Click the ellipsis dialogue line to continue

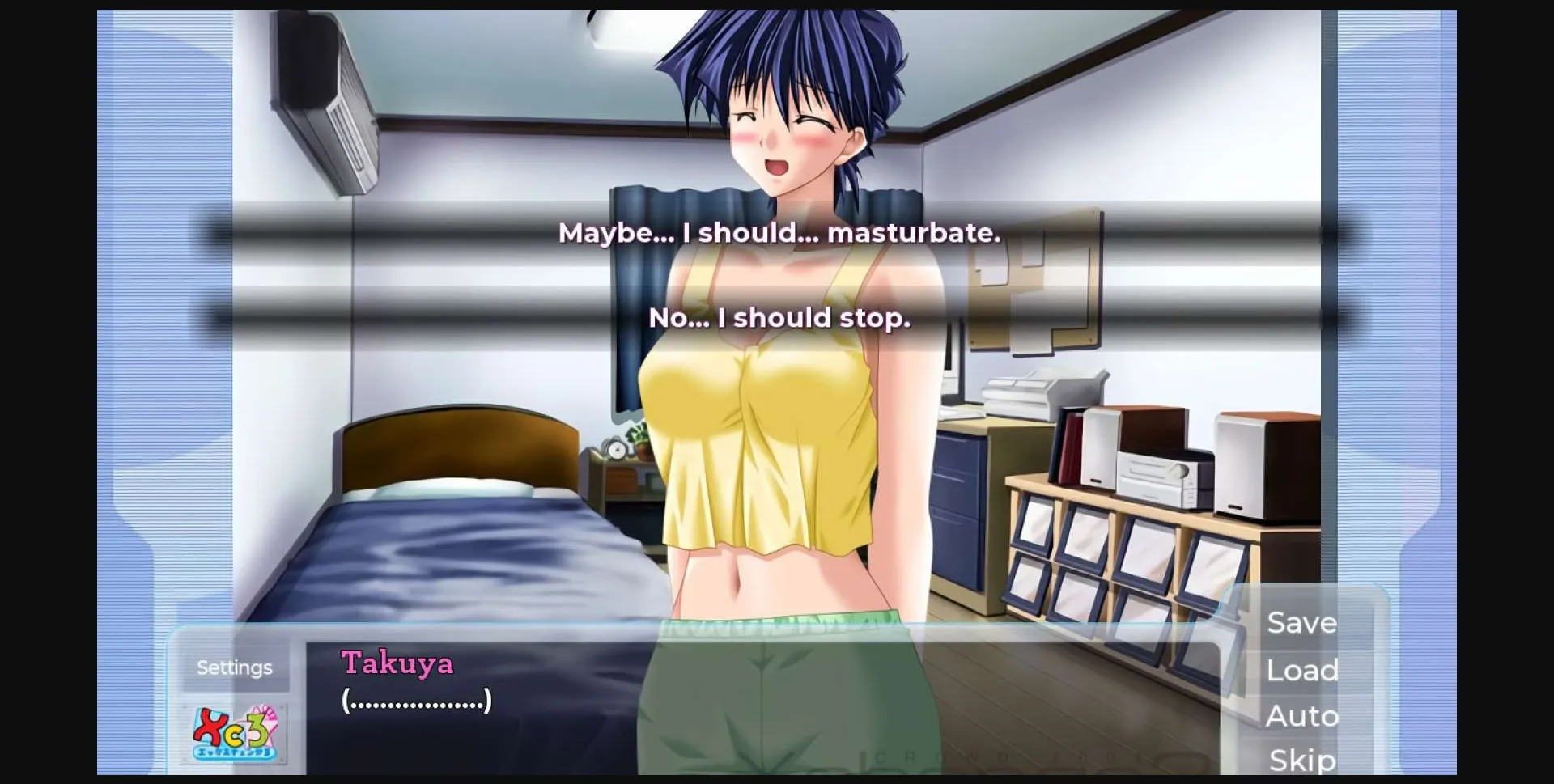[418, 701]
